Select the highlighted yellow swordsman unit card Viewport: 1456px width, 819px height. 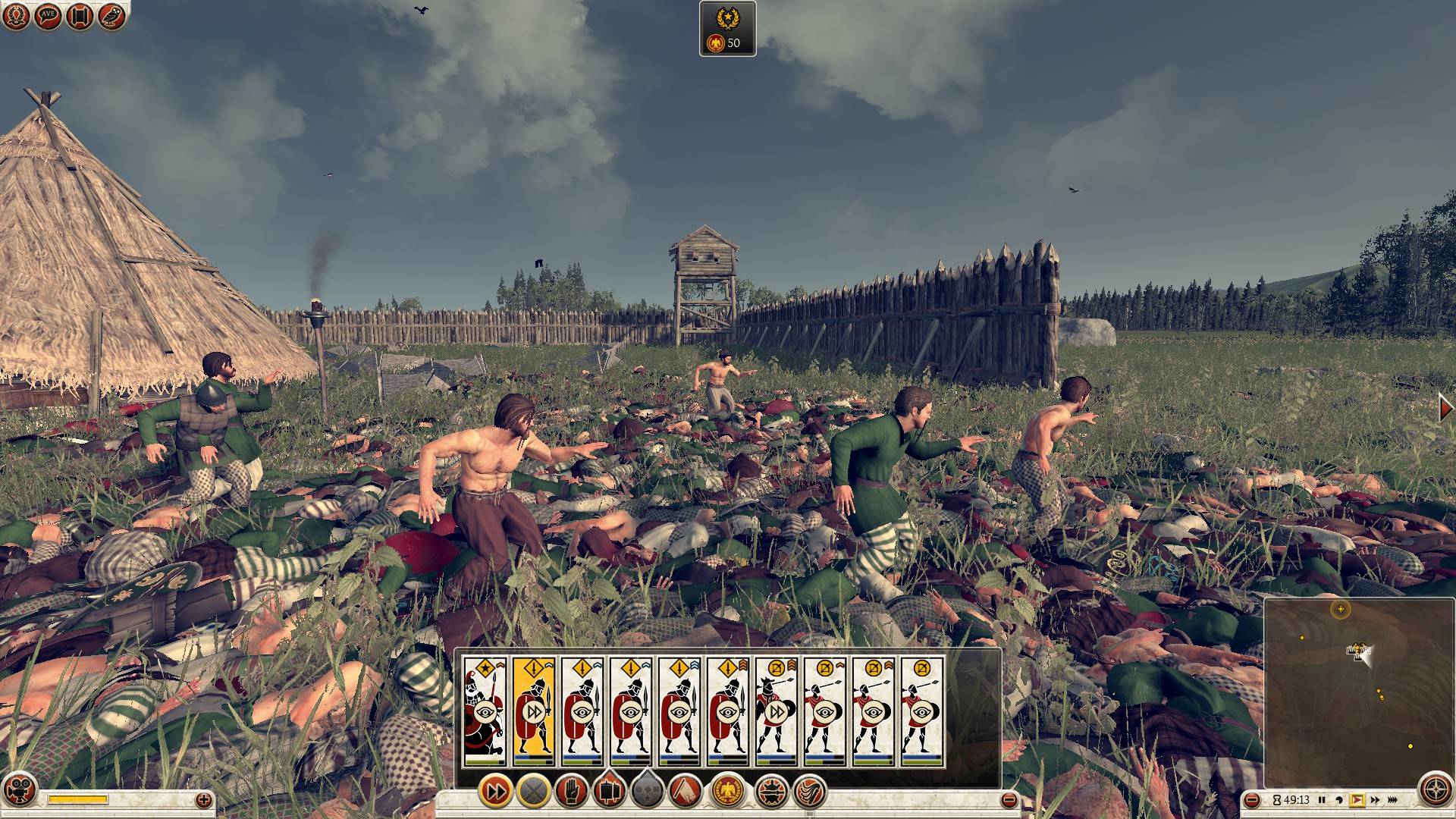click(x=533, y=711)
